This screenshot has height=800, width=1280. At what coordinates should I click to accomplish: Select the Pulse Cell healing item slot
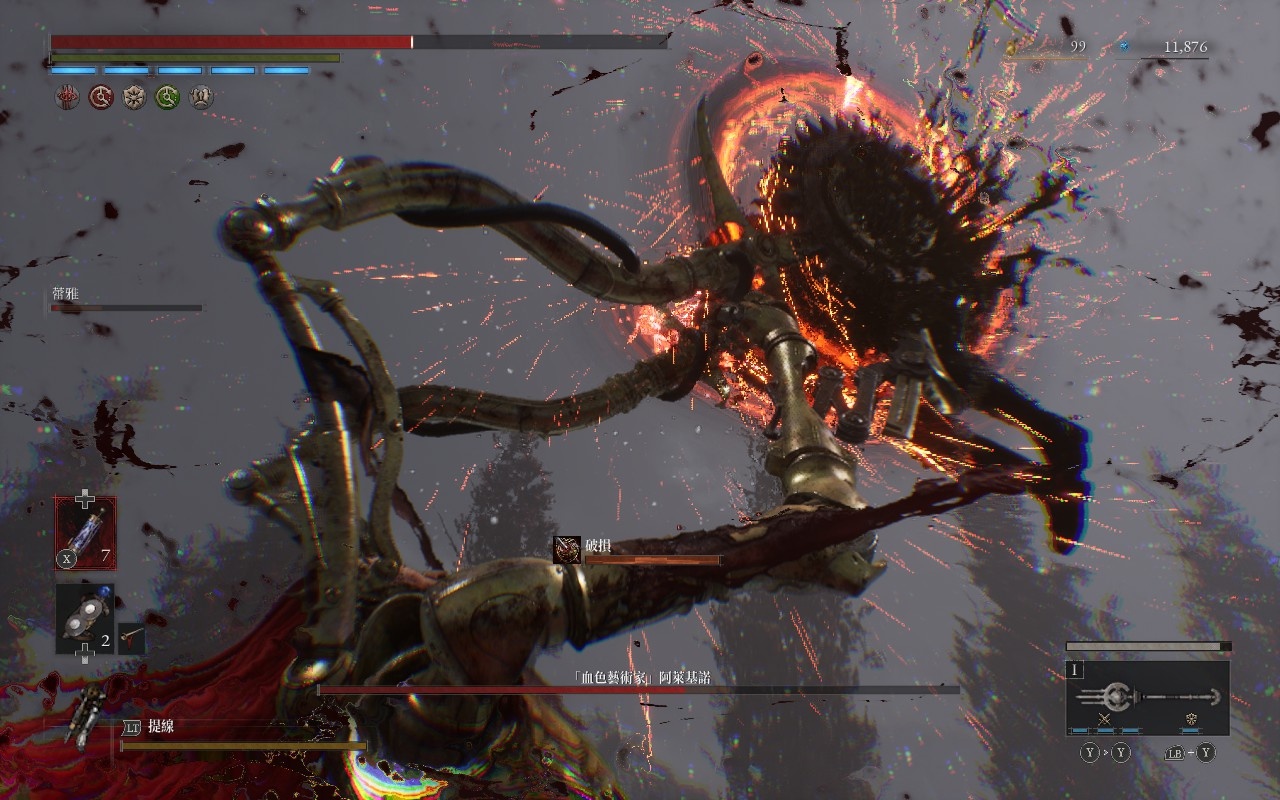coord(85,533)
